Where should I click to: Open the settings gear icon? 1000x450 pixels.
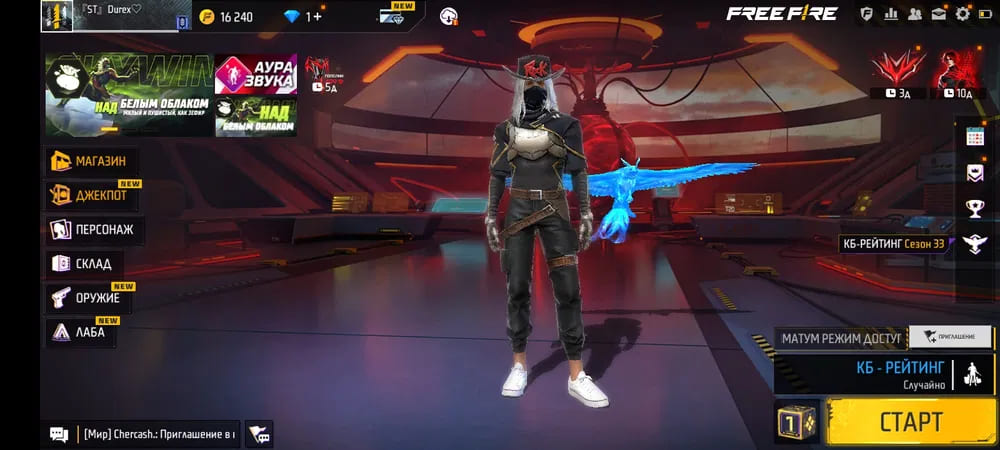point(963,14)
